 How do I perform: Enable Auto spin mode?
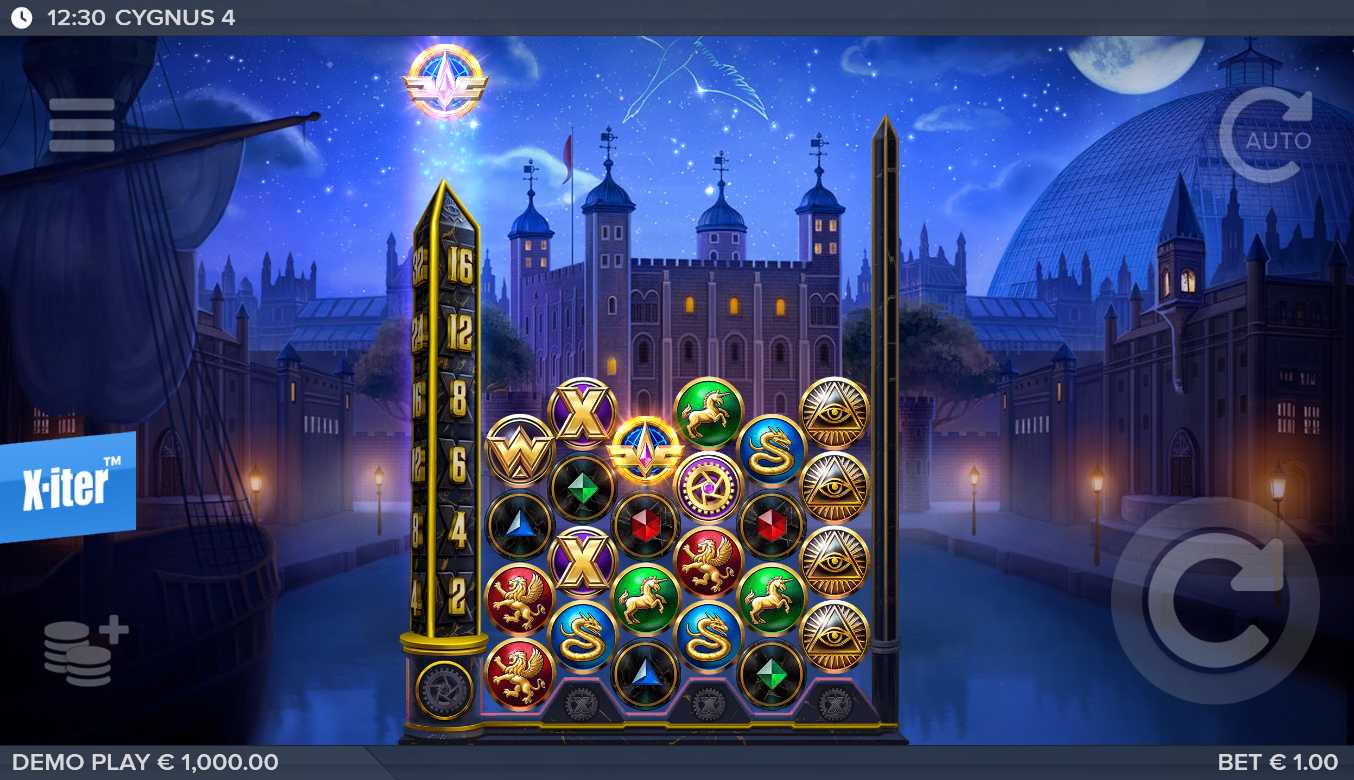[x=1266, y=136]
